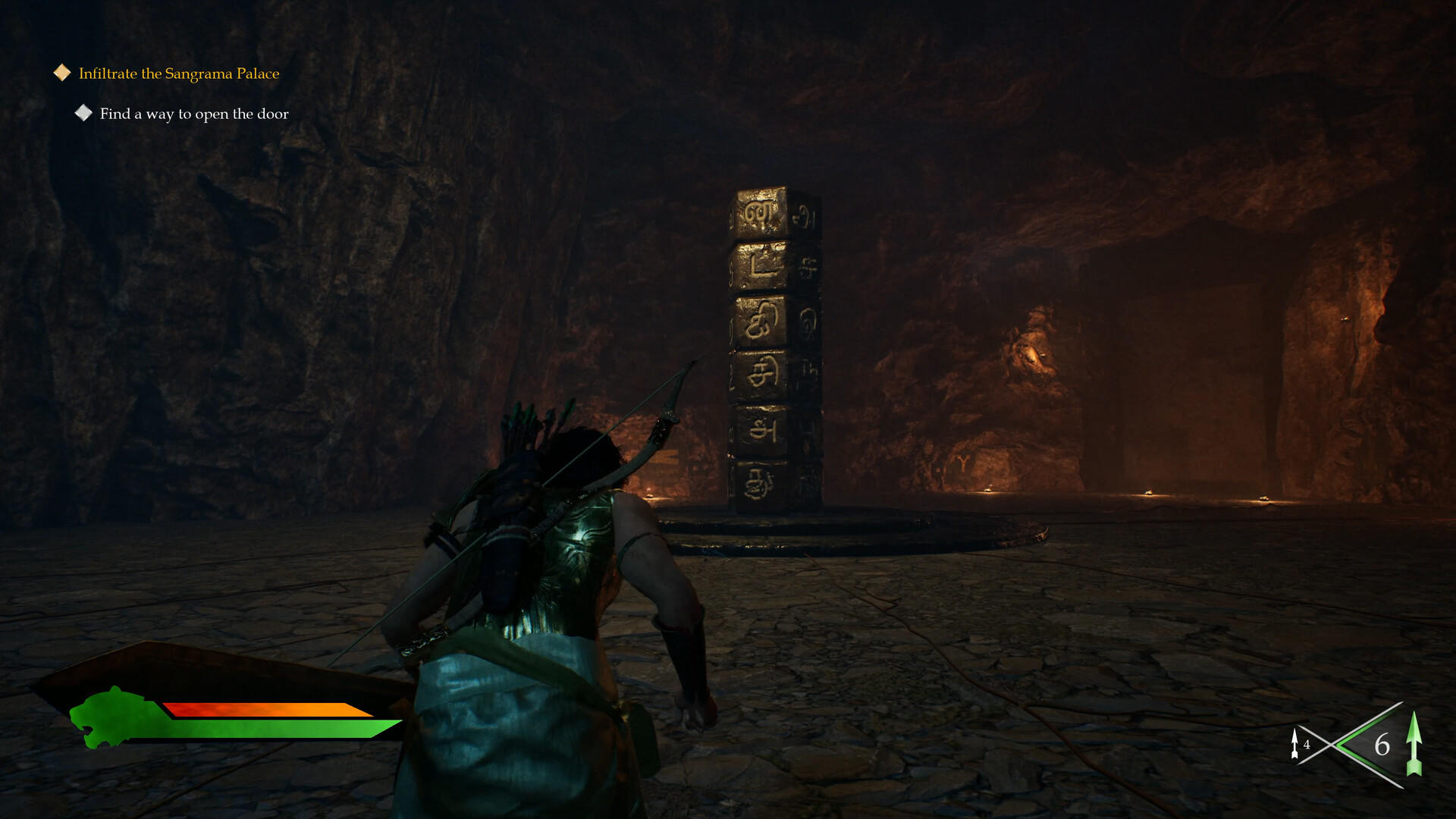Select the Infiltrate the Sangrama Palace quest

pyautogui.click(x=179, y=74)
